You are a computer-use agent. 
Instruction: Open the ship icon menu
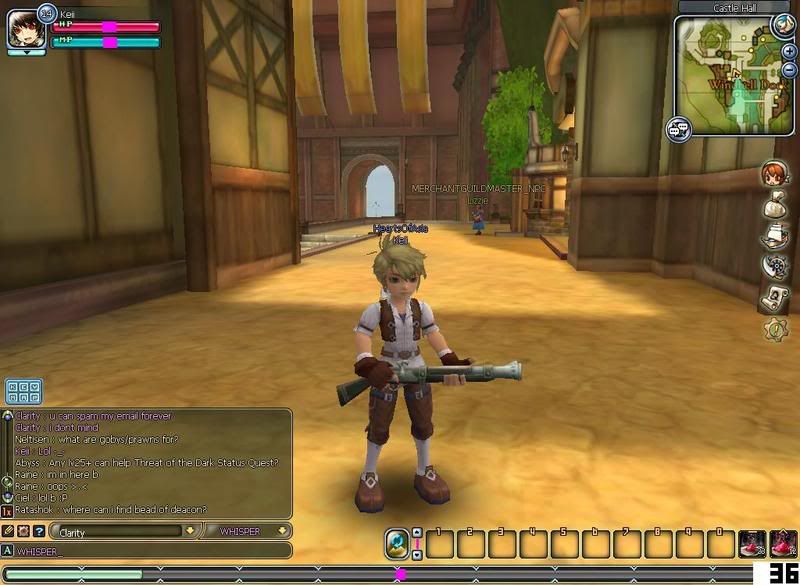click(x=775, y=236)
